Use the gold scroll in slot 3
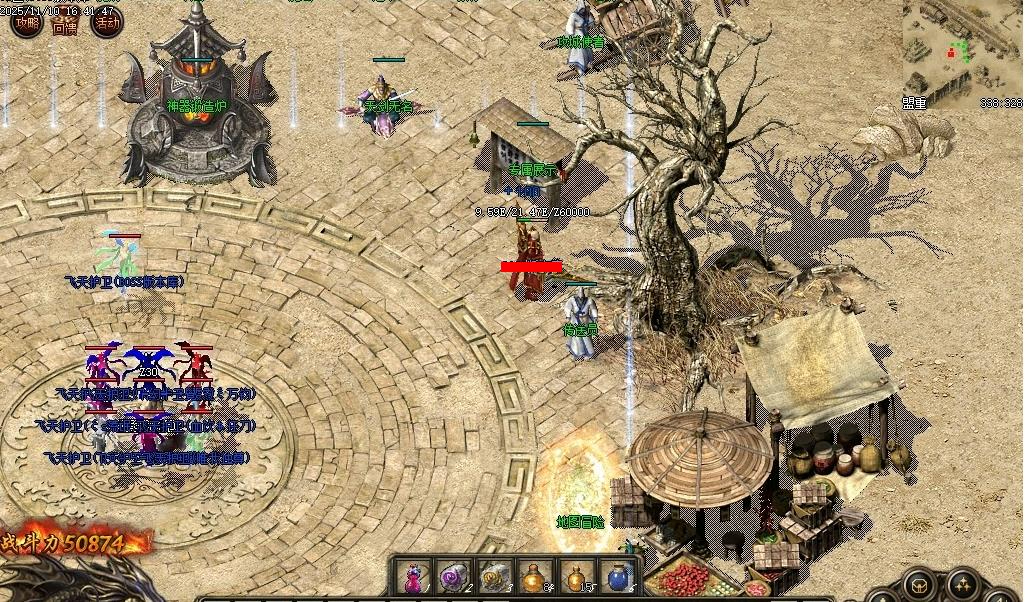1029x602 pixels. point(493,577)
